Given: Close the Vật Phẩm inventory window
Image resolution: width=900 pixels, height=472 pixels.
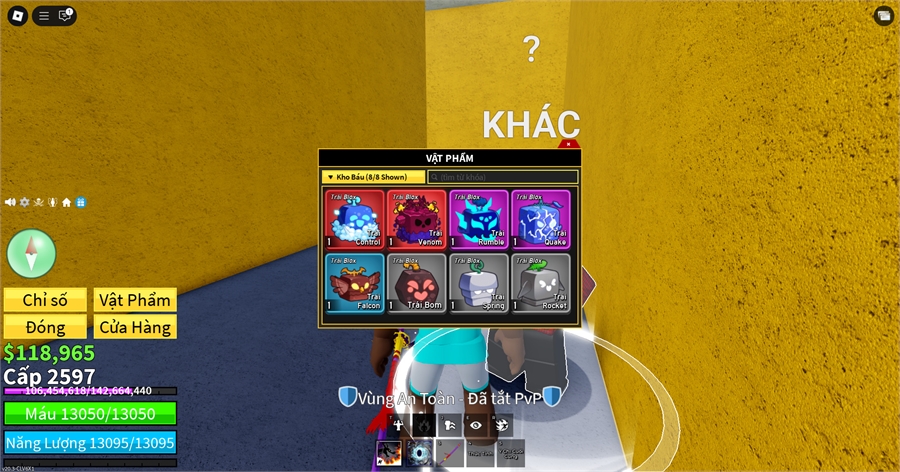Looking at the screenshot, I should 569,145.
